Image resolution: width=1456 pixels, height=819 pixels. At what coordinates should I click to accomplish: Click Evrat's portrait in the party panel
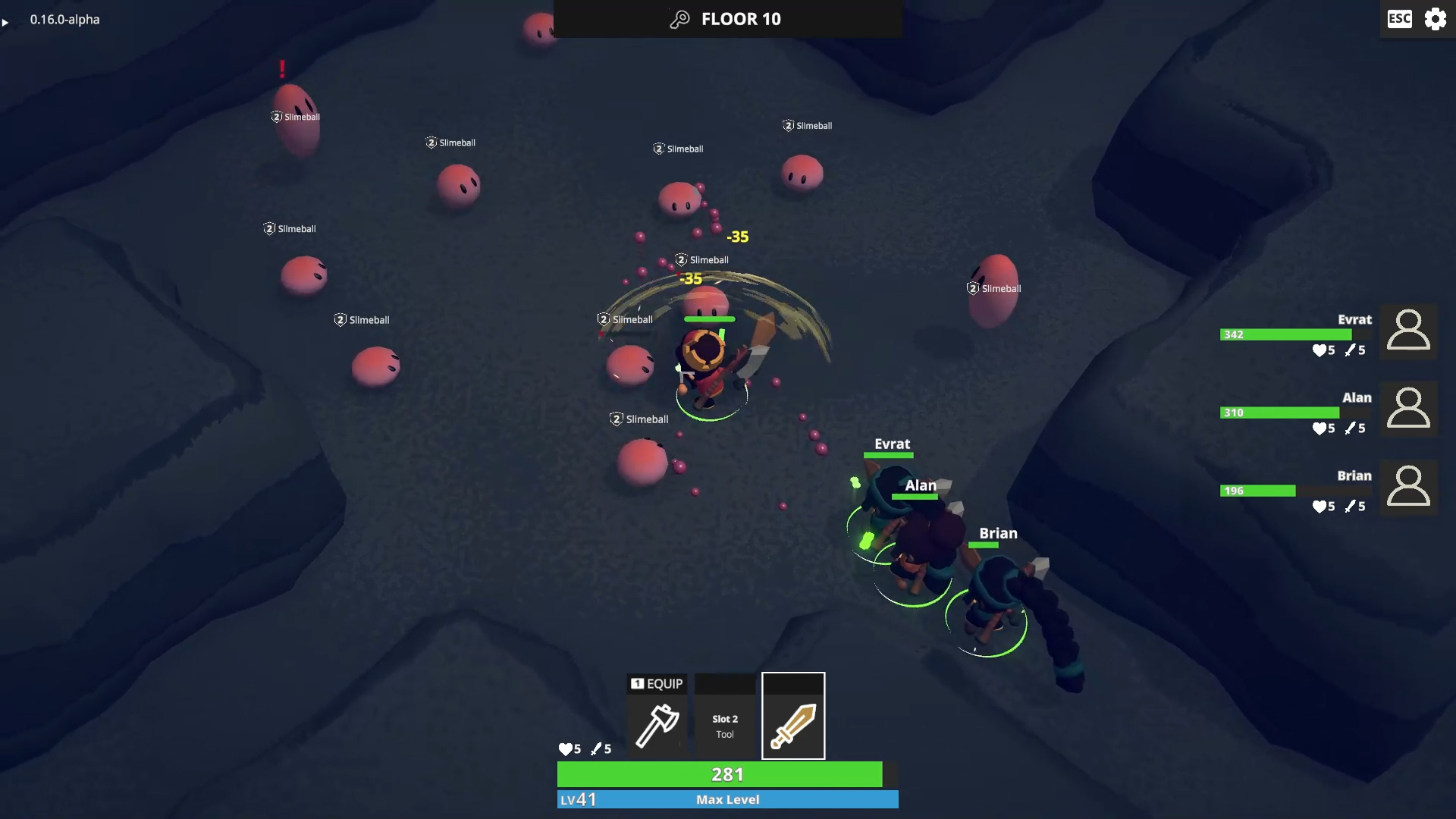pos(1408,331)
